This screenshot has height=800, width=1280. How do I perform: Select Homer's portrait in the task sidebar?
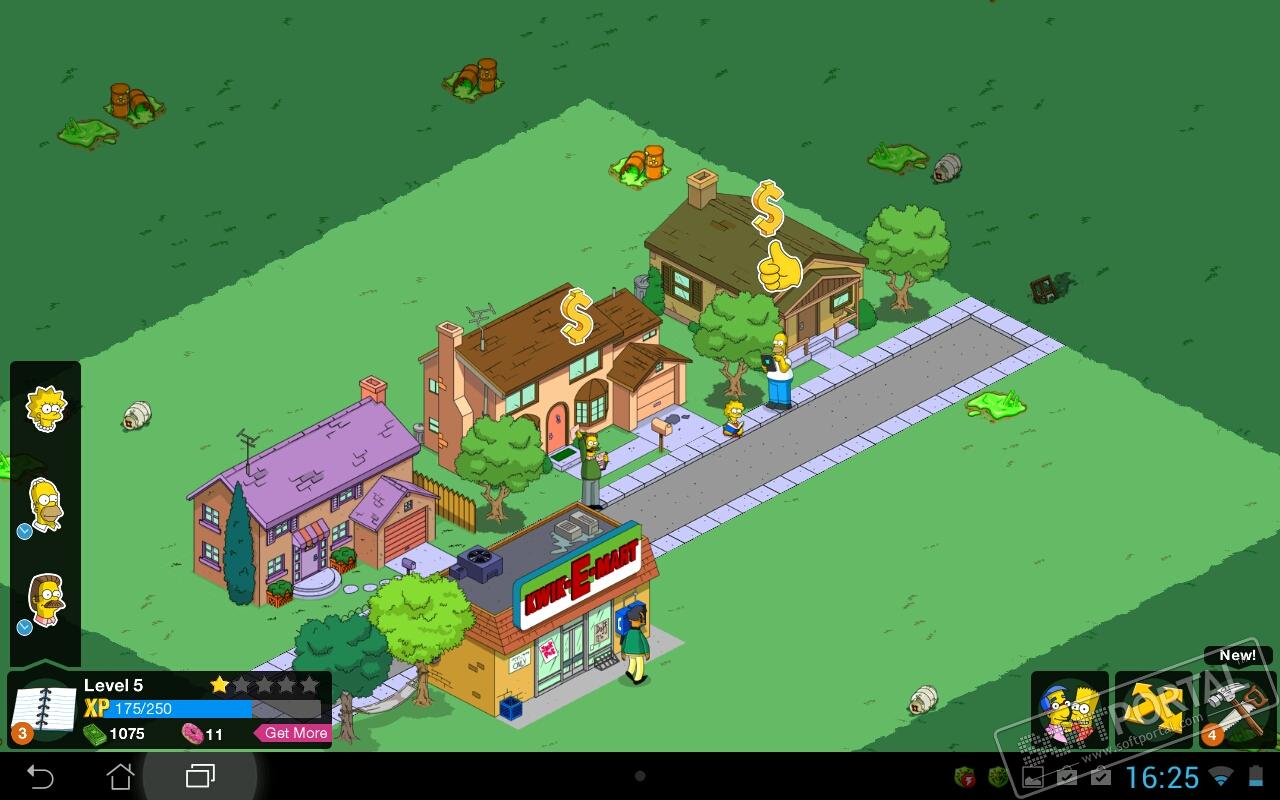click(46, 504)
